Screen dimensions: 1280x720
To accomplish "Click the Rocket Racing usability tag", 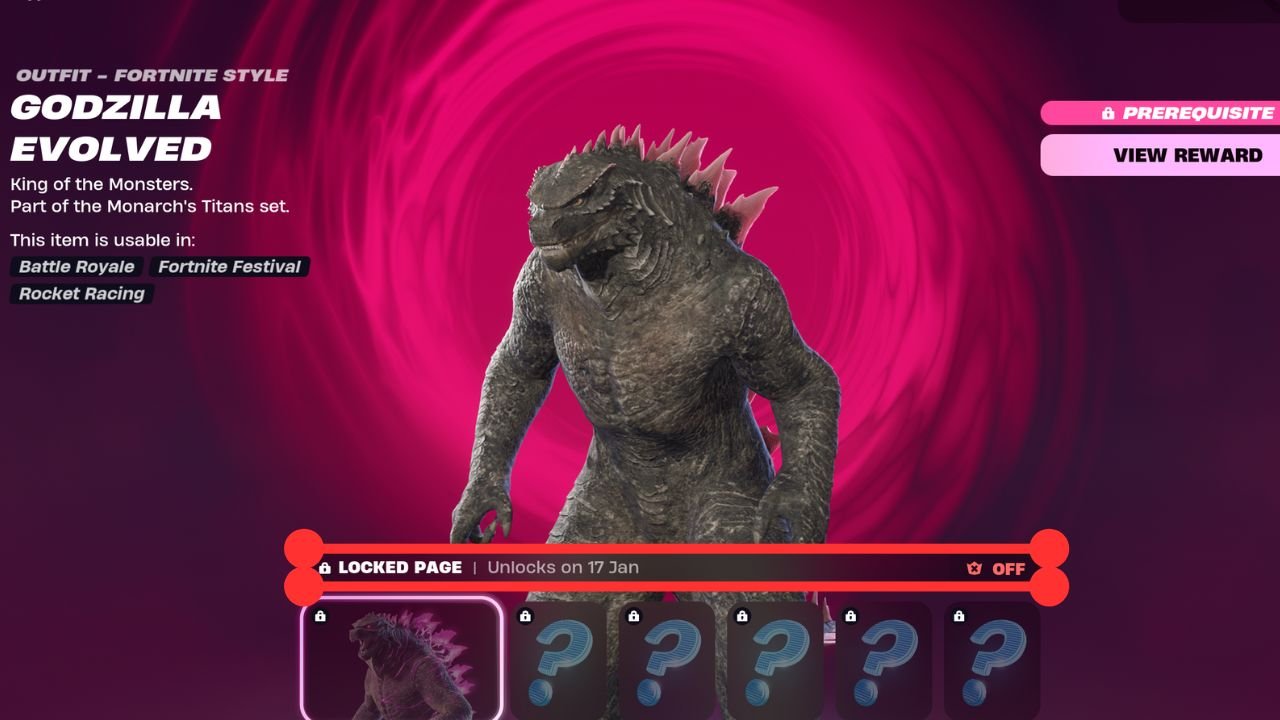I will (80, 293).
